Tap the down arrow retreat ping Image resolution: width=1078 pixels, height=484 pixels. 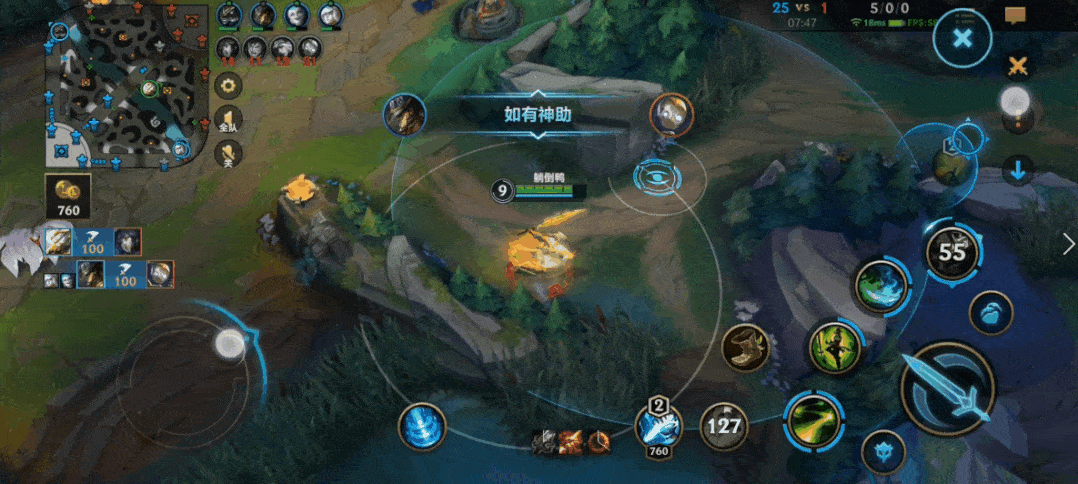tap(1017, 170)
